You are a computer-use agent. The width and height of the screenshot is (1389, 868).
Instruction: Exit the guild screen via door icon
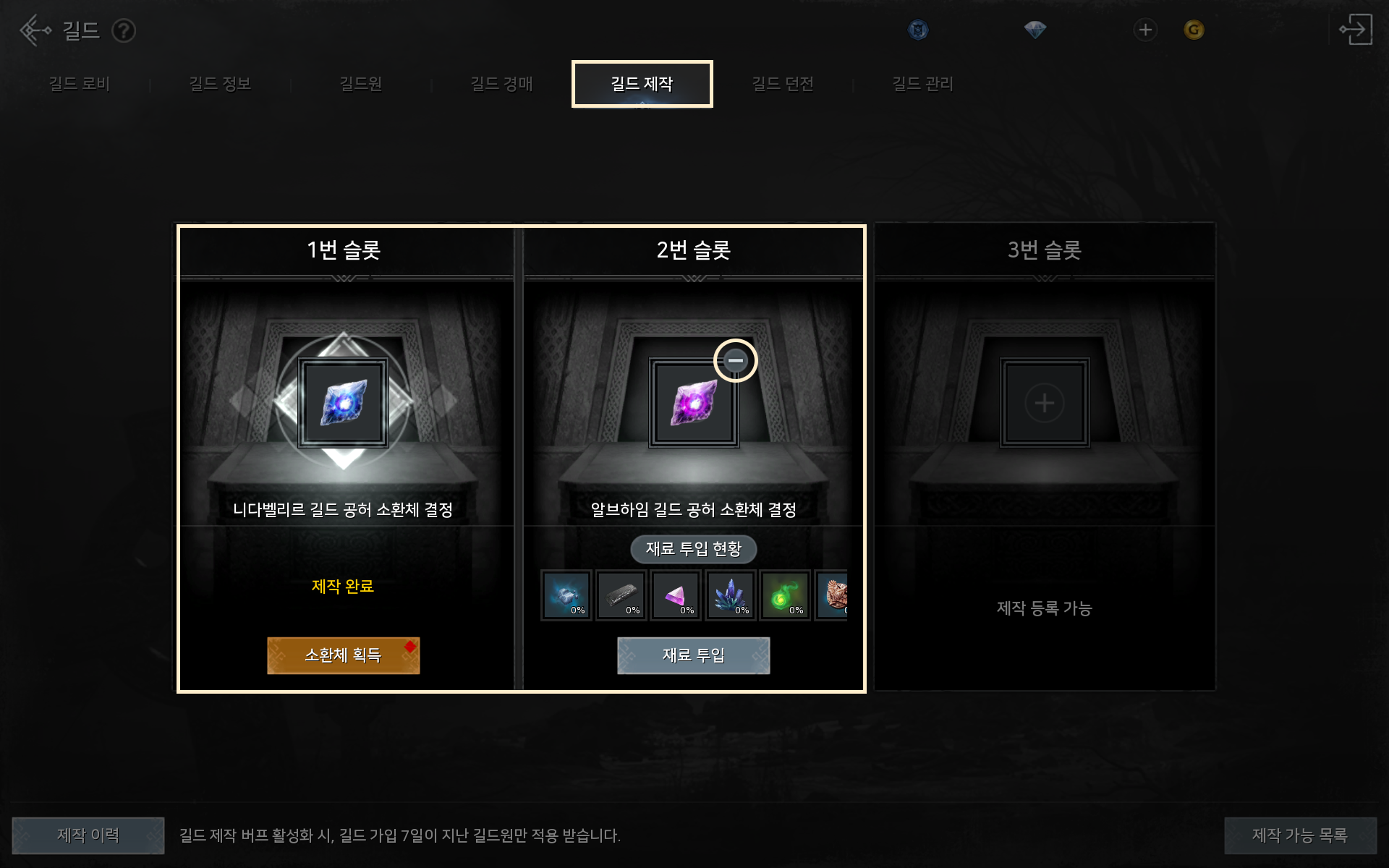pyautogui.click(x=1355, y=30)
